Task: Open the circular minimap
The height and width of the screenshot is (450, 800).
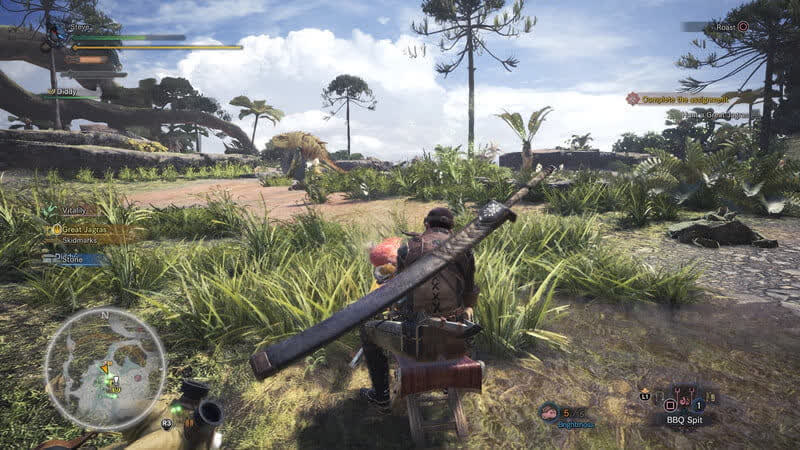Action: (104, 369)
